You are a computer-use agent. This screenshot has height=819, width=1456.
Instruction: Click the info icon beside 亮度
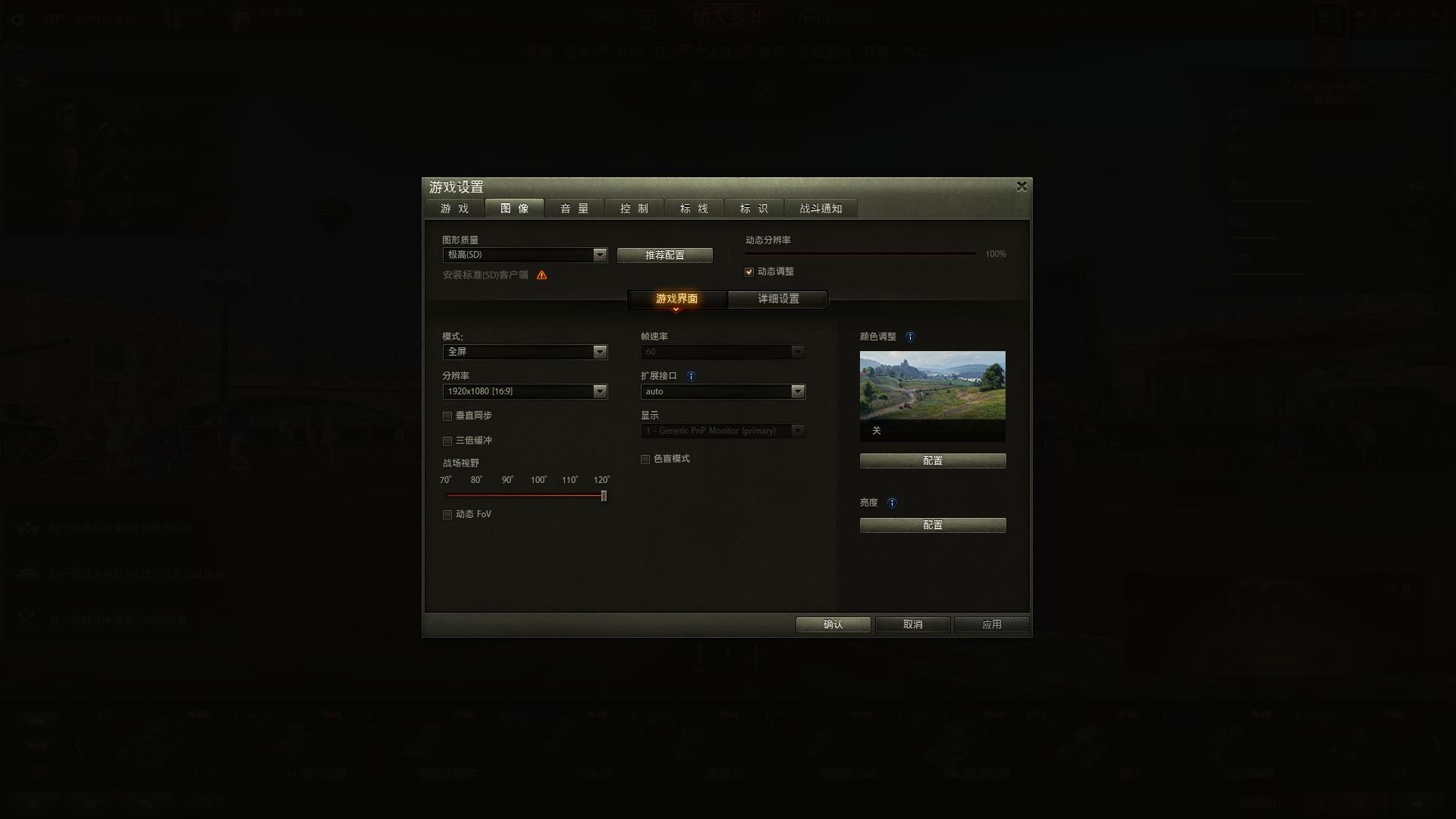[x=893, y=503]
